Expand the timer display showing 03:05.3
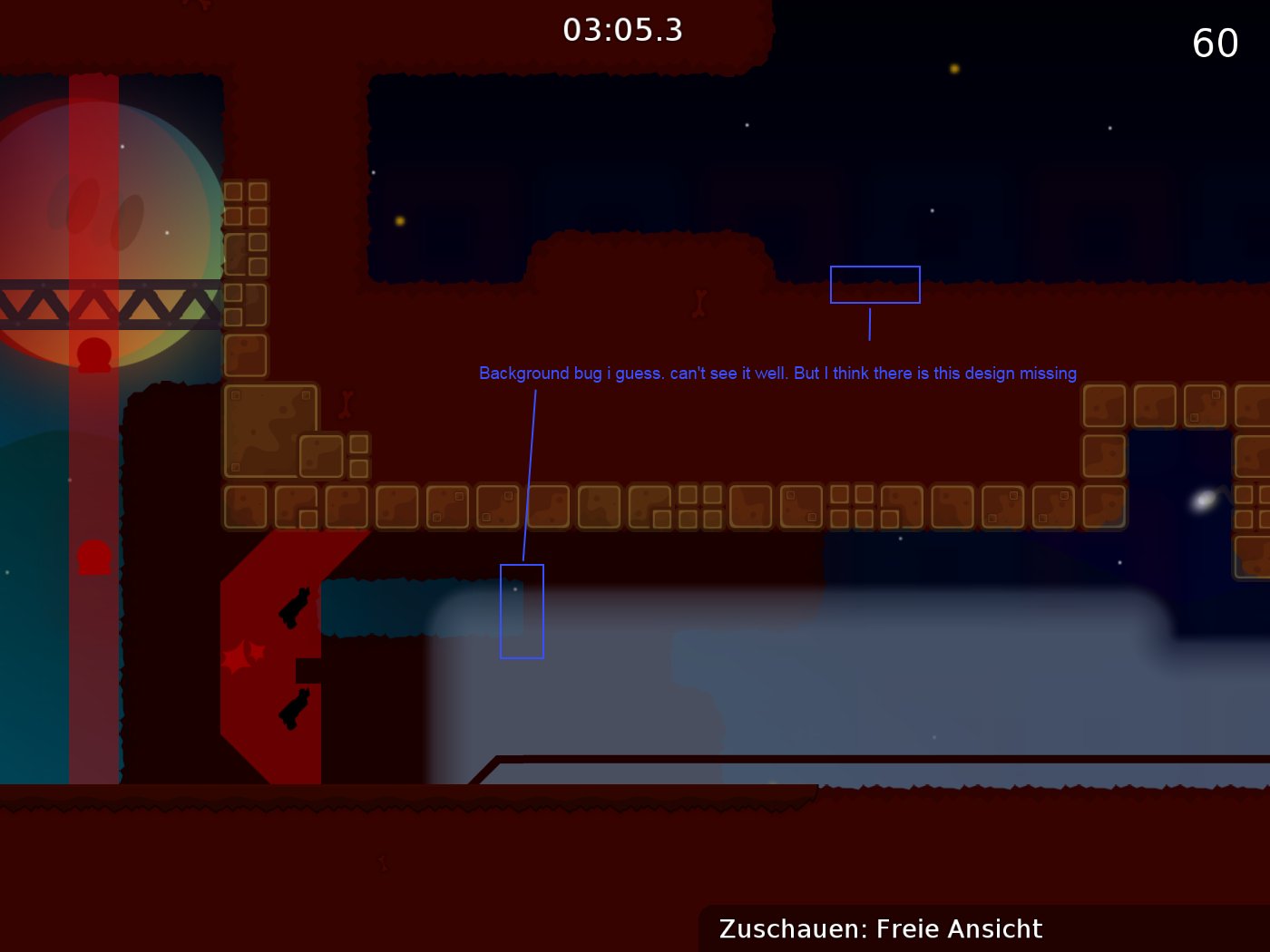This screenshot has height=952, width=1270. (622, 30)
